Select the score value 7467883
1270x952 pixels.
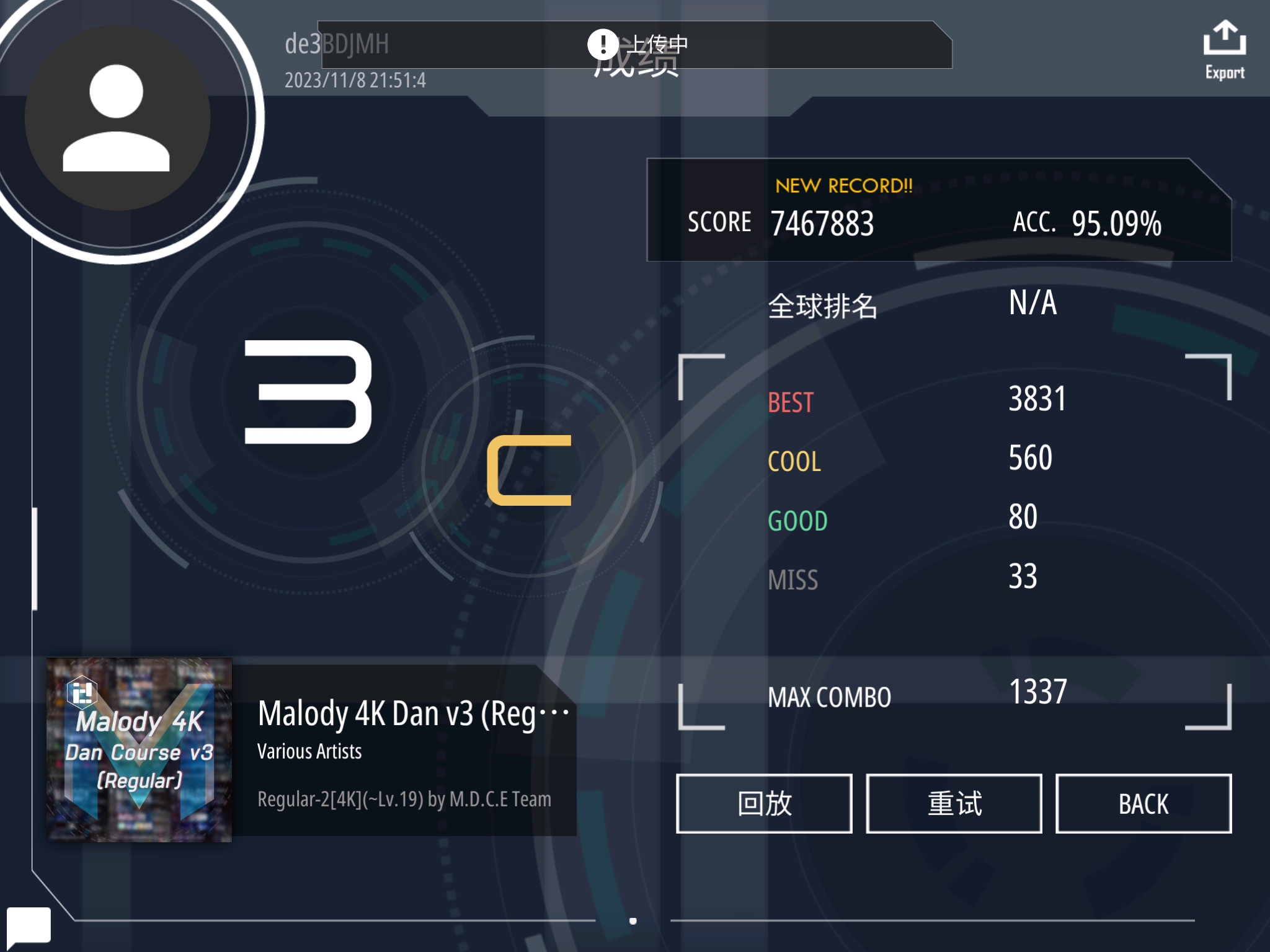[x=822, y=223]
